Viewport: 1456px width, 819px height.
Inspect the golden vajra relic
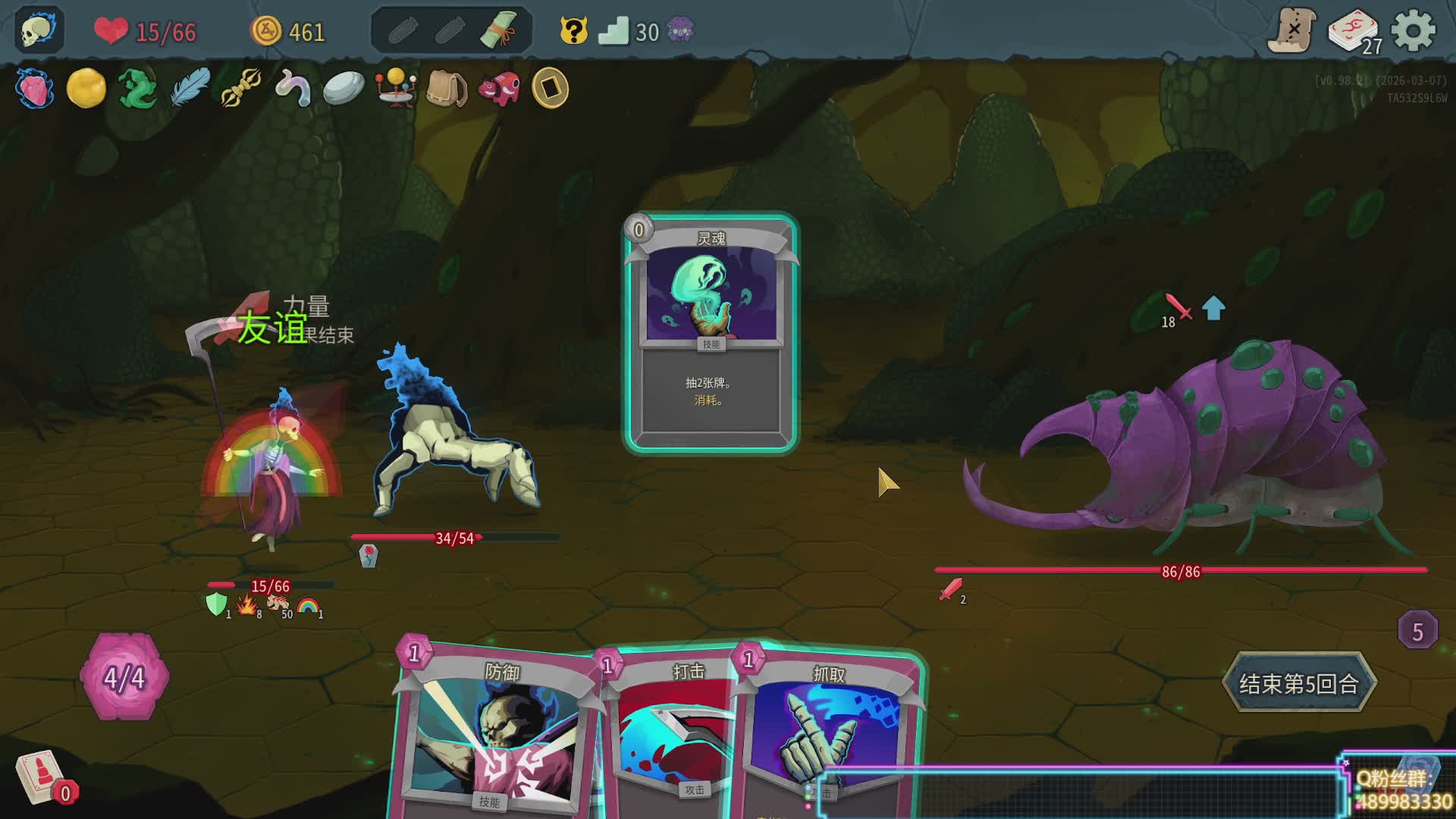pyautogui.click(x=241, y=88)
